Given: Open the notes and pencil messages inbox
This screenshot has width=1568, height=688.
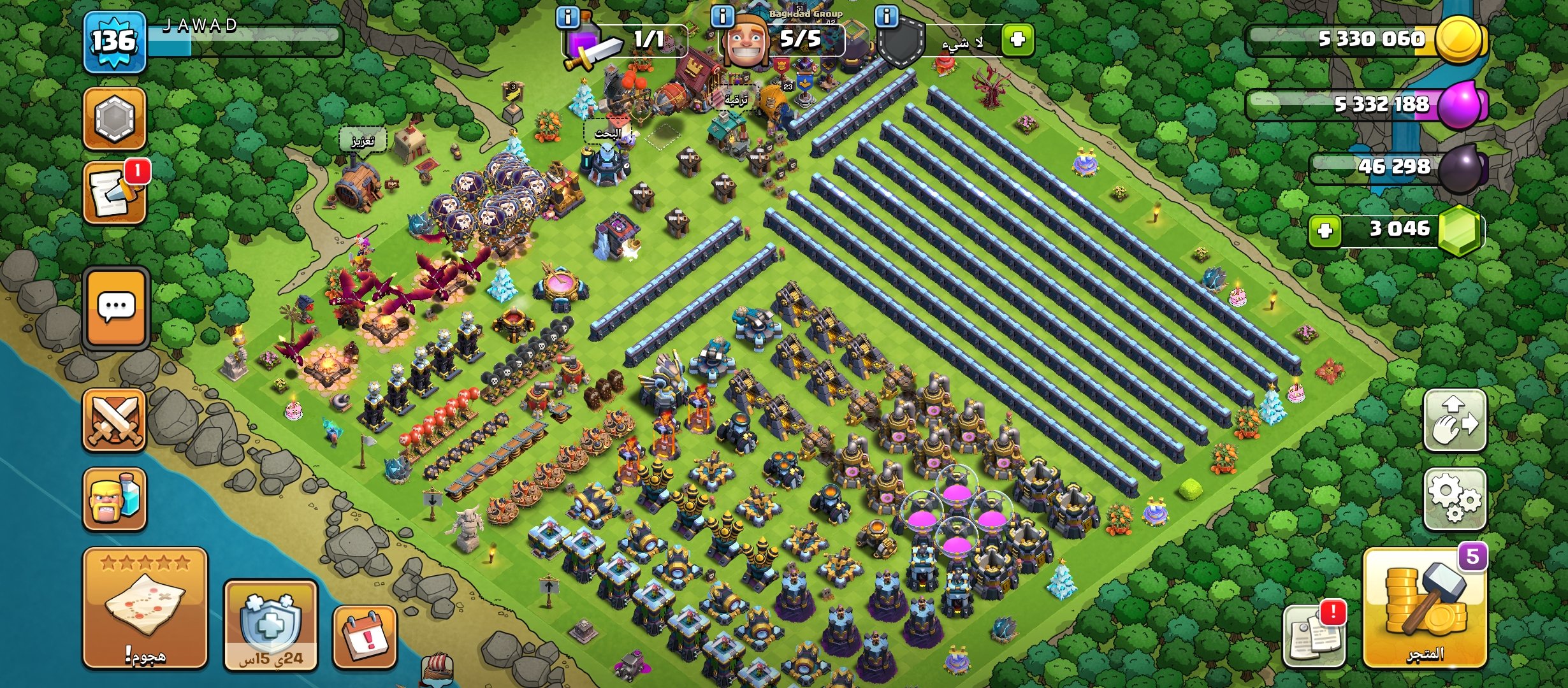Looking at the screenshot, I should point(115,193).
